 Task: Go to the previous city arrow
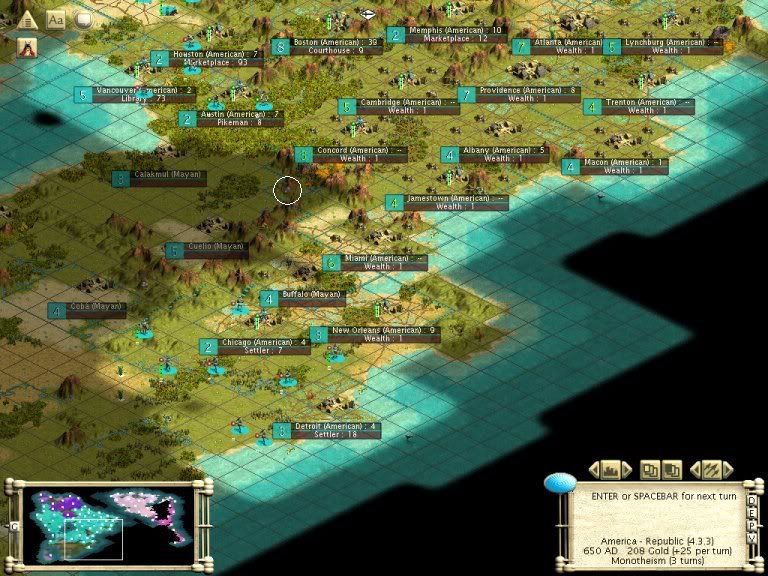[x=594, y=469]
